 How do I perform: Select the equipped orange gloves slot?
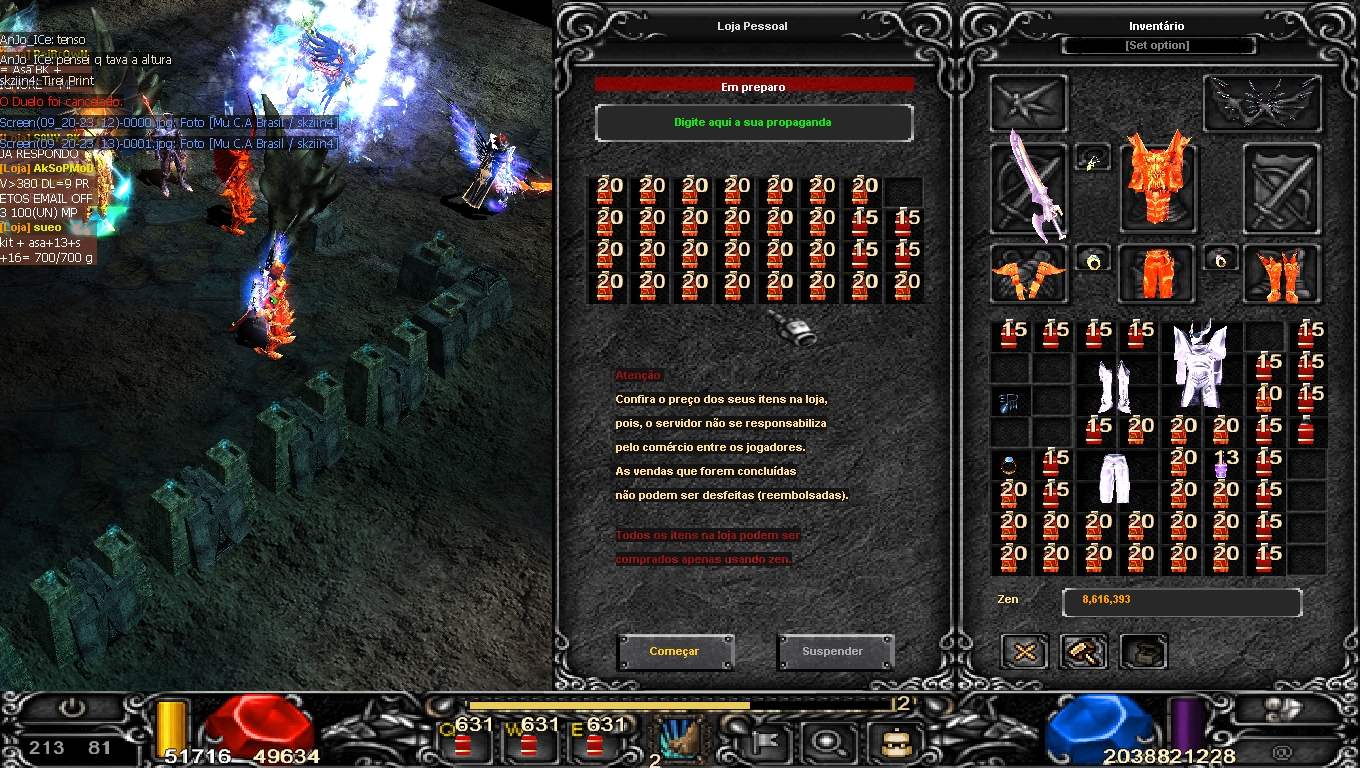coord(1028,274)
